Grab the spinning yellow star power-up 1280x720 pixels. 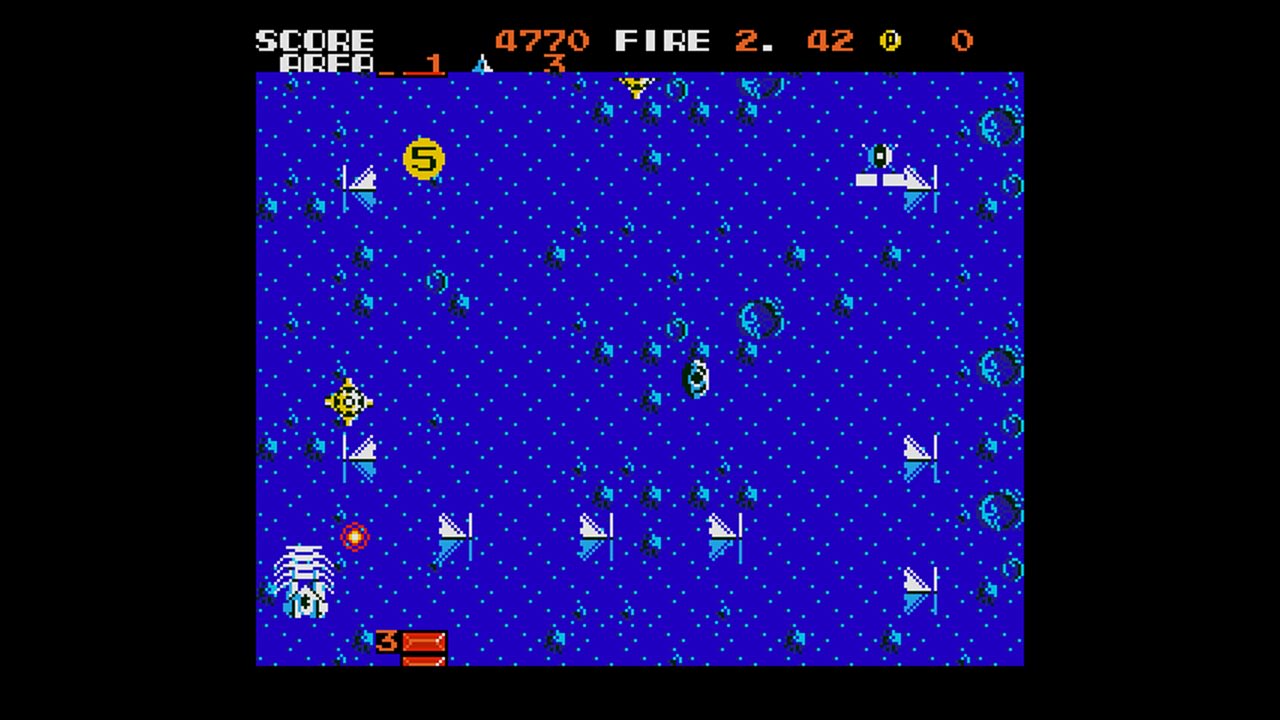coord(348,400)
